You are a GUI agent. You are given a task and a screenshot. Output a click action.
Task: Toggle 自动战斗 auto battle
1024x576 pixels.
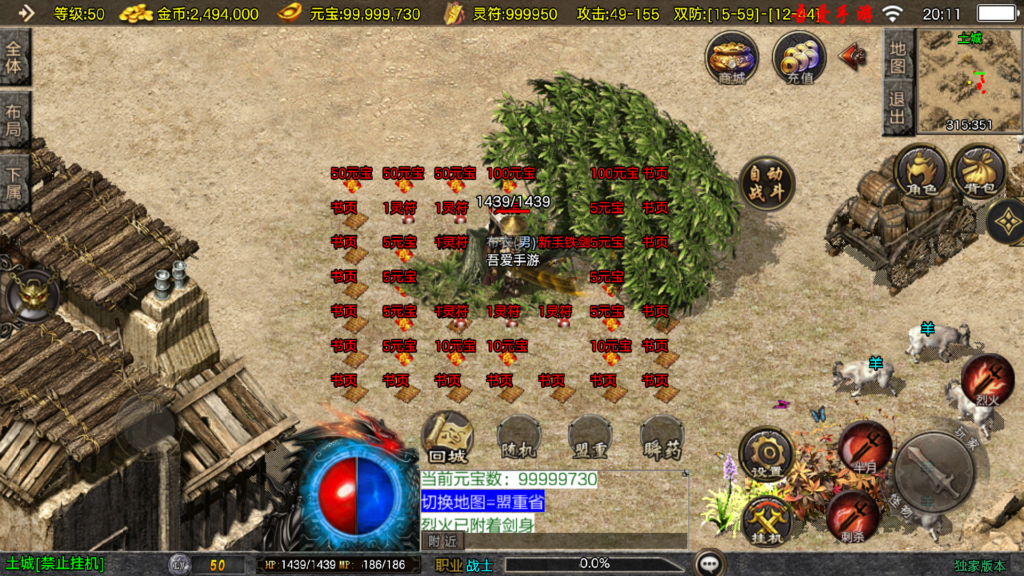[767, 184]
